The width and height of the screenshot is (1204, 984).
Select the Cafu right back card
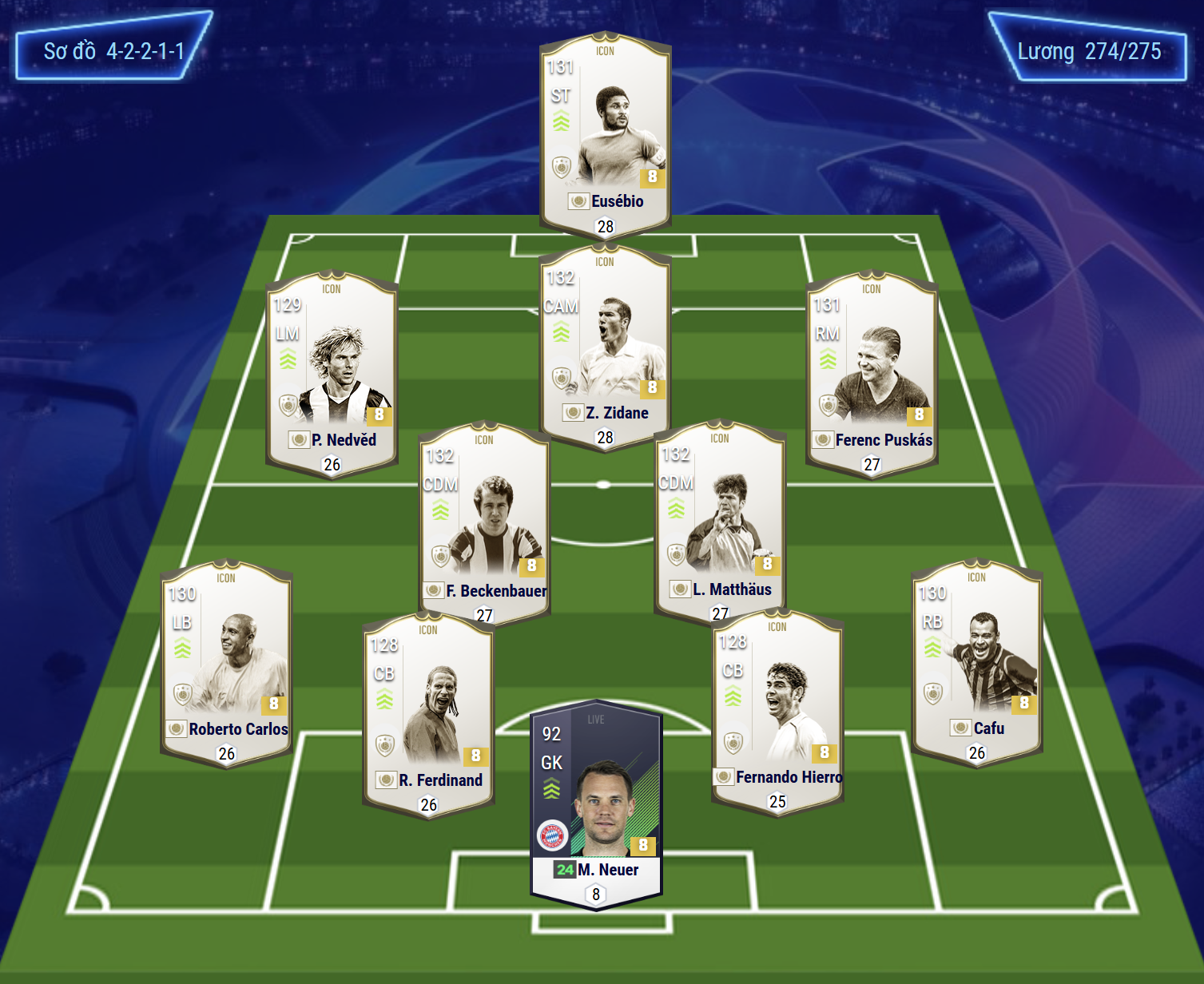tap(976, 662)
